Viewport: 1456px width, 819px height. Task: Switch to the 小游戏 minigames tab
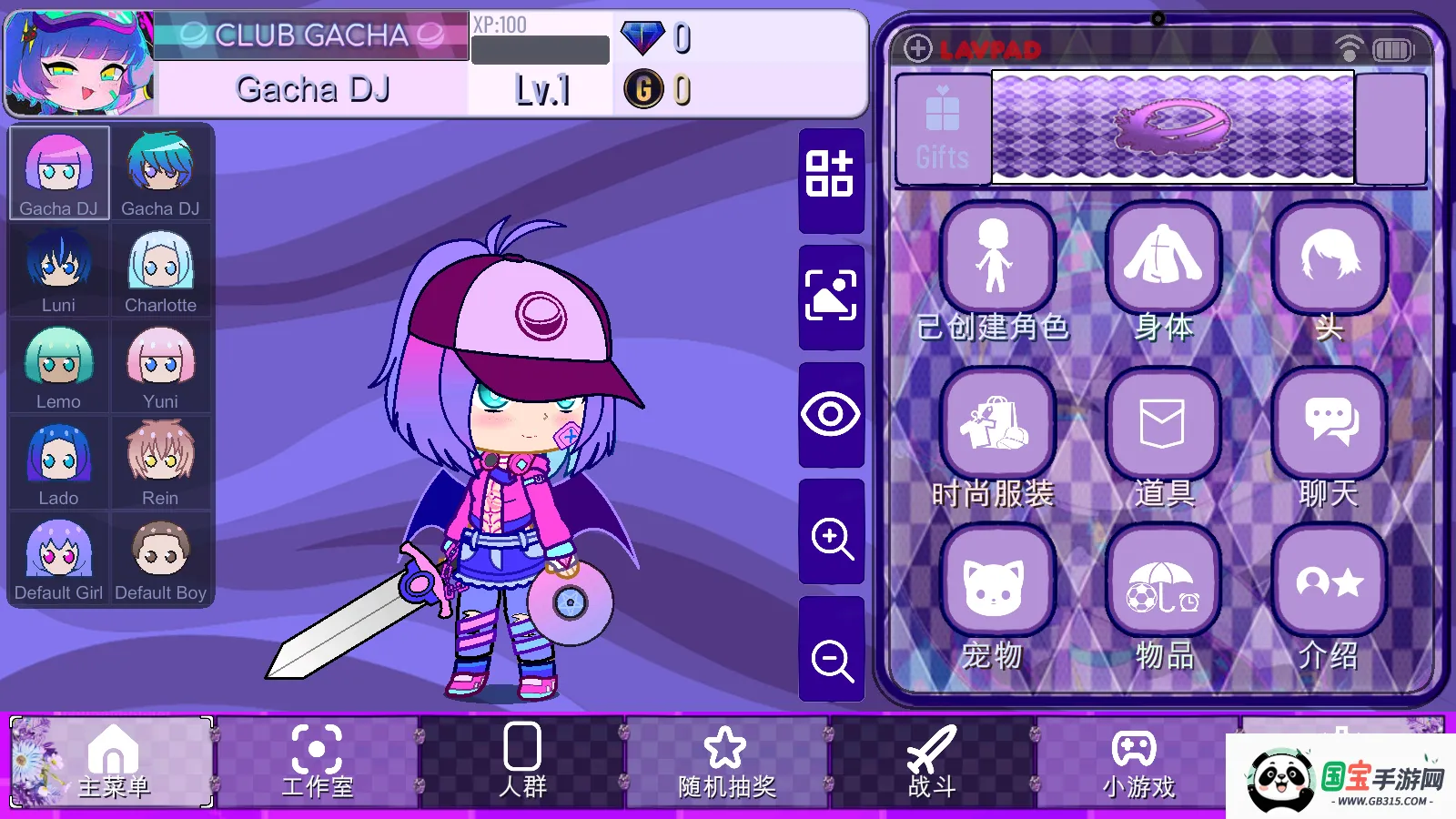point(1137,763)
